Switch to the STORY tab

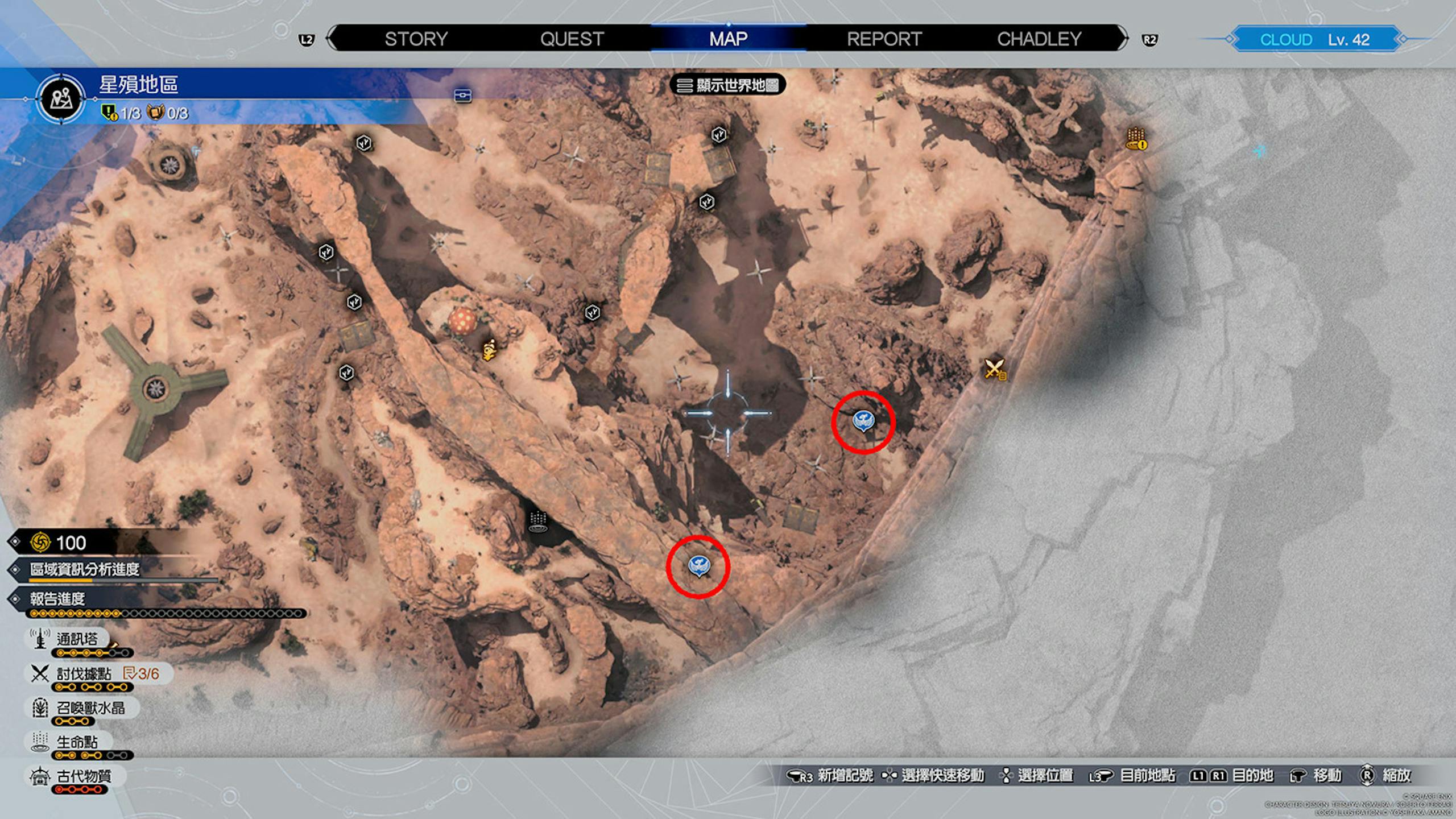click(x=416, y=39)
